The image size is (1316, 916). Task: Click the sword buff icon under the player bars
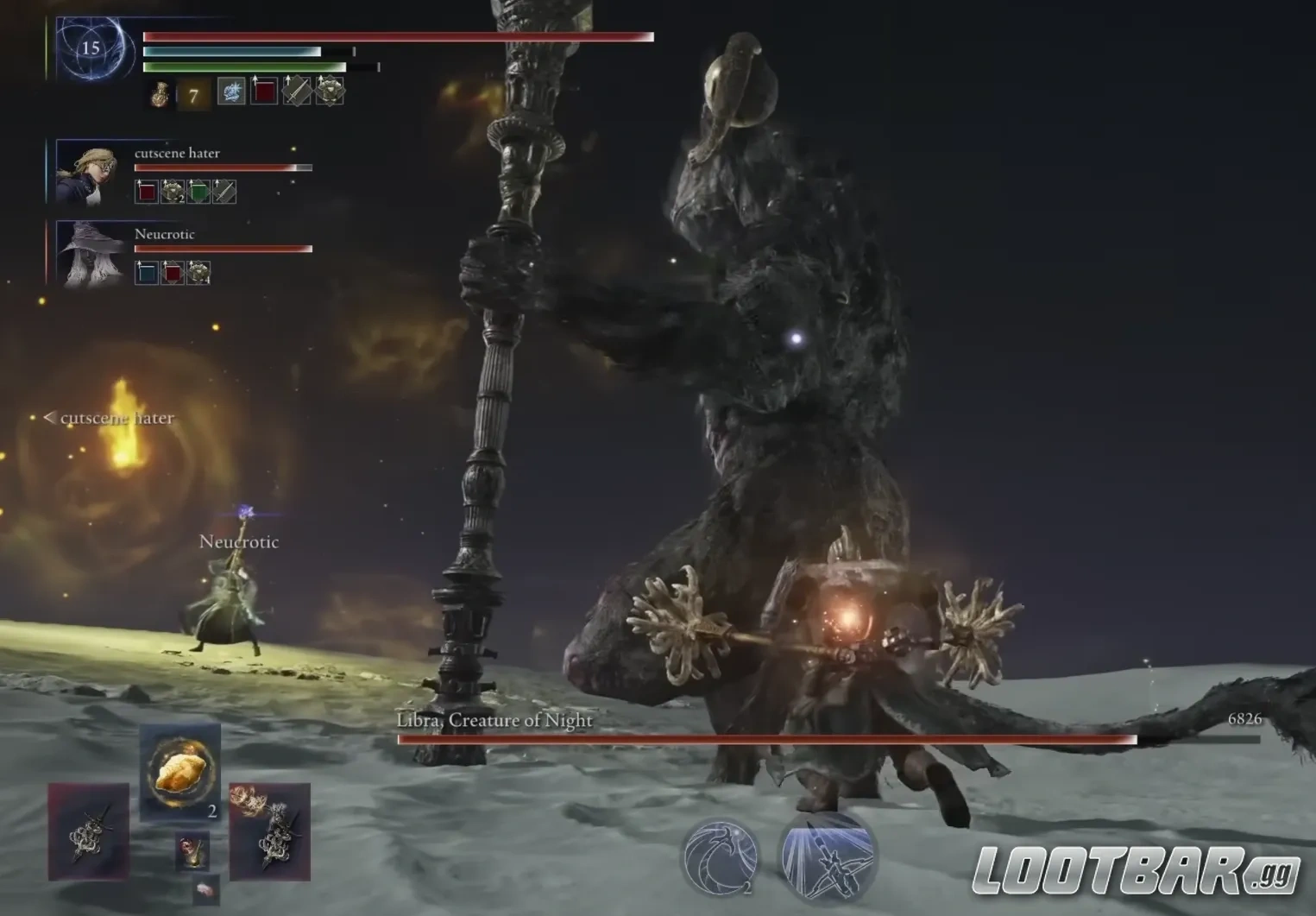tap(296, 92)
